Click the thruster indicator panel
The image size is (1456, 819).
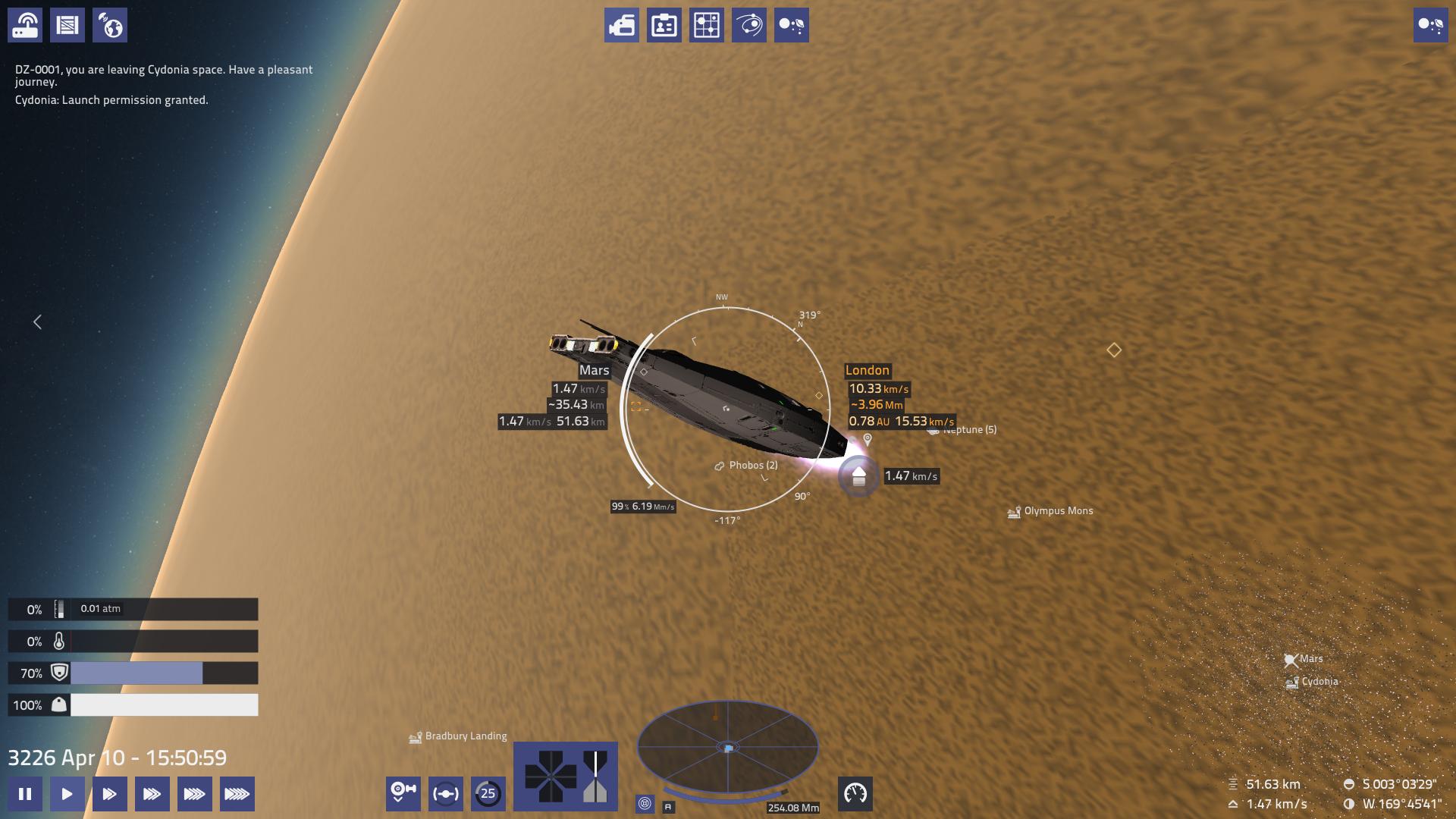click(565, 776)
